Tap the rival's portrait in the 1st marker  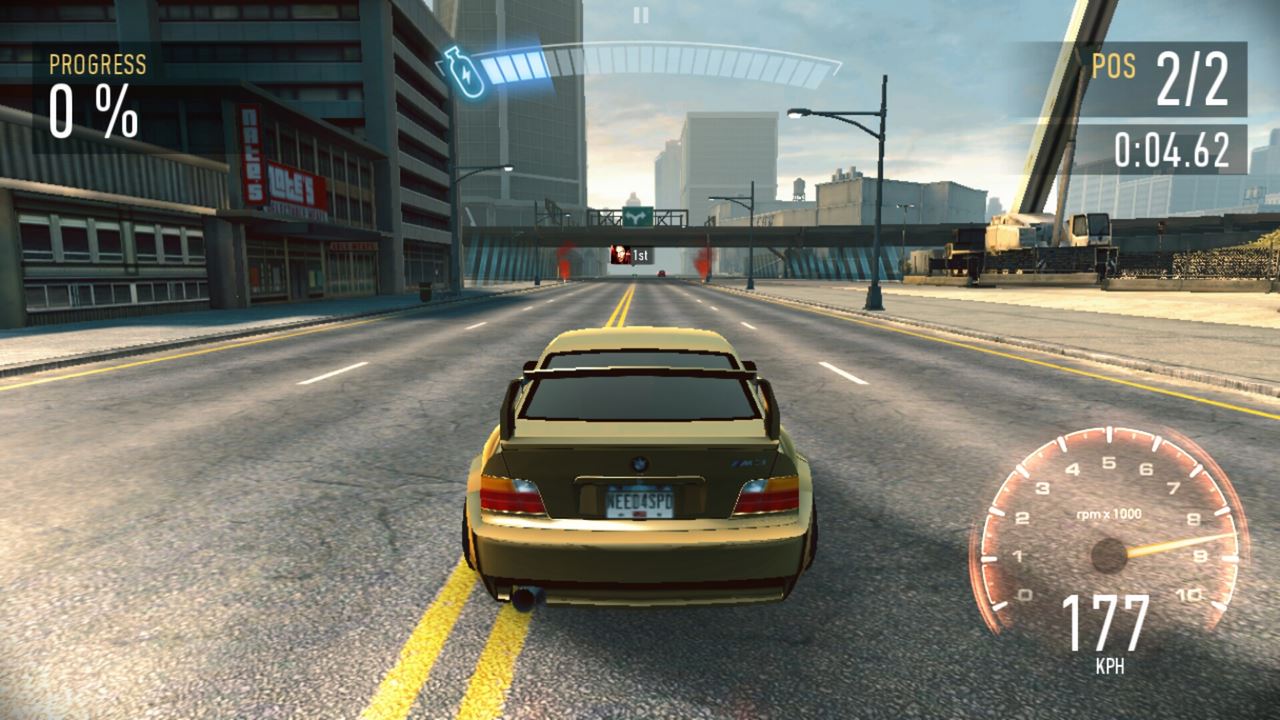coord(618,256)
